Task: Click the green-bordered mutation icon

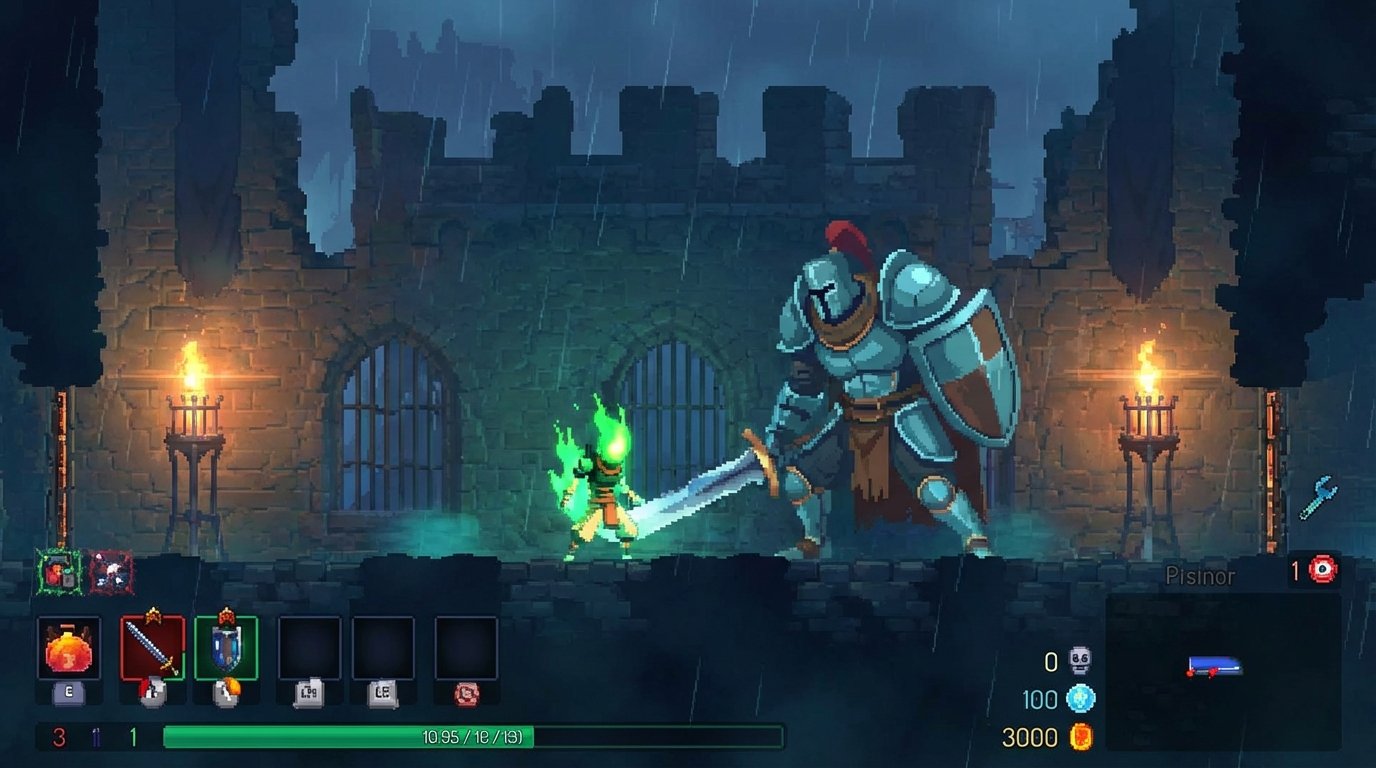Action: tap(58, 573)
